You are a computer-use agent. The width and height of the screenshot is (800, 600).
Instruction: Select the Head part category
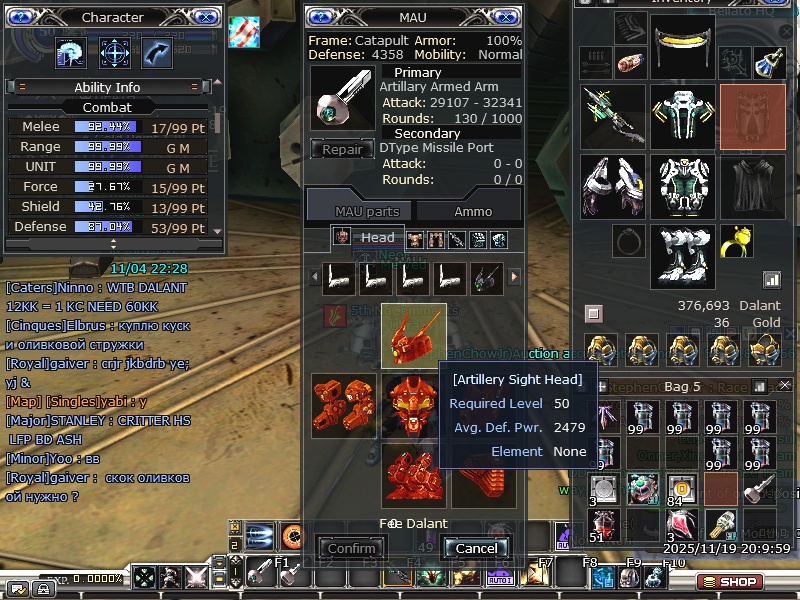point(367,238)
